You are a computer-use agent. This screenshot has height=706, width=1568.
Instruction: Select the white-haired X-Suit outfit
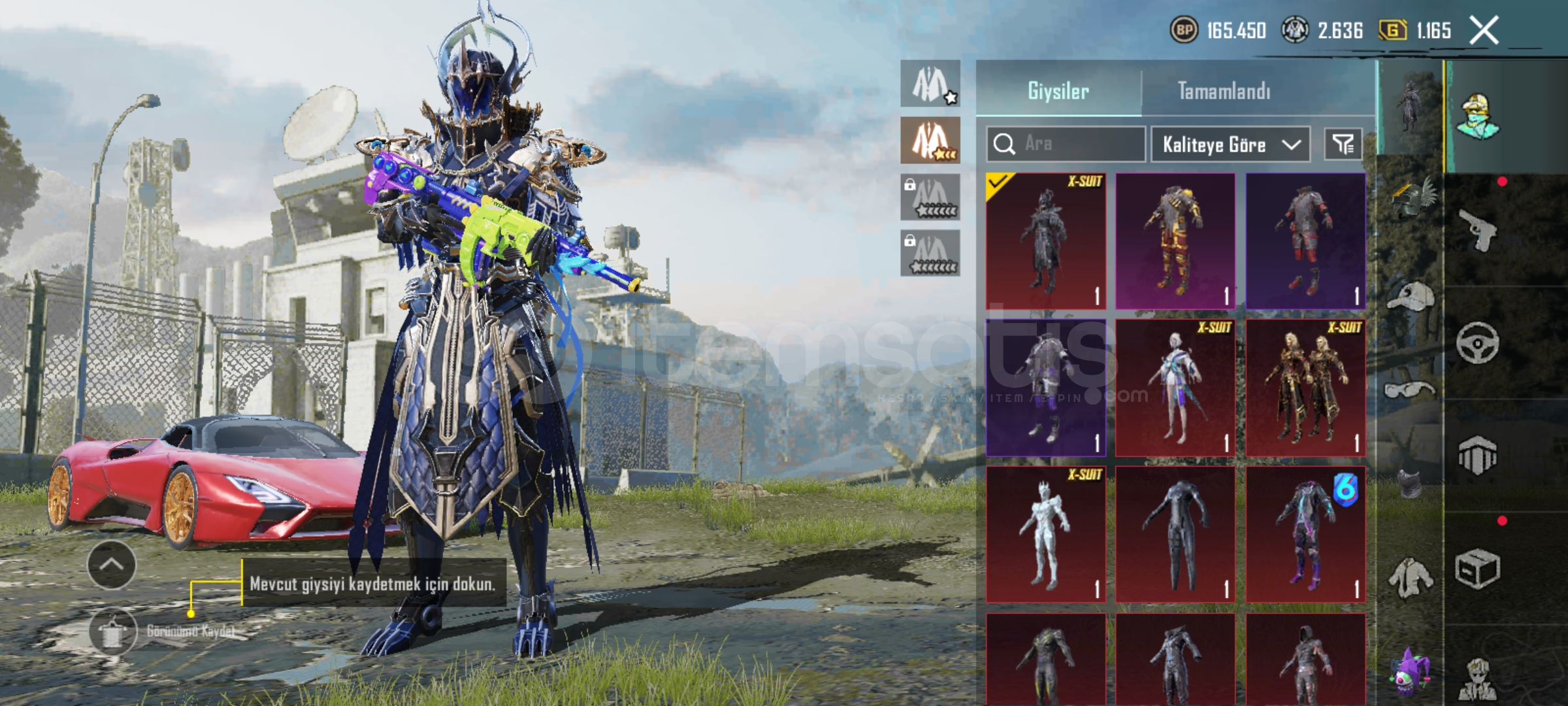point(1175,388)
